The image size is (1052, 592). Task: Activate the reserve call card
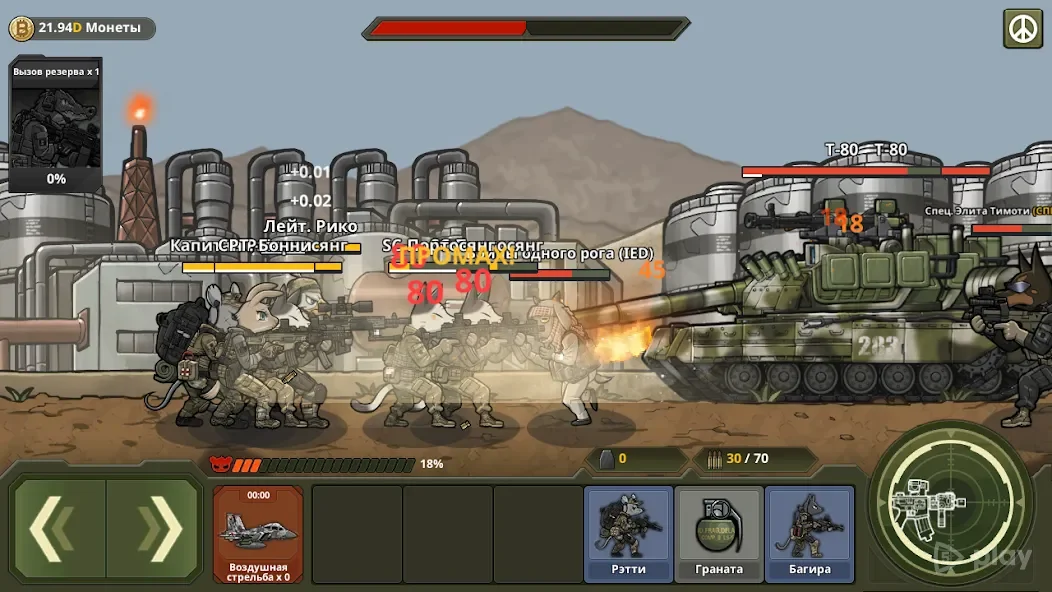tap(56, 125)
